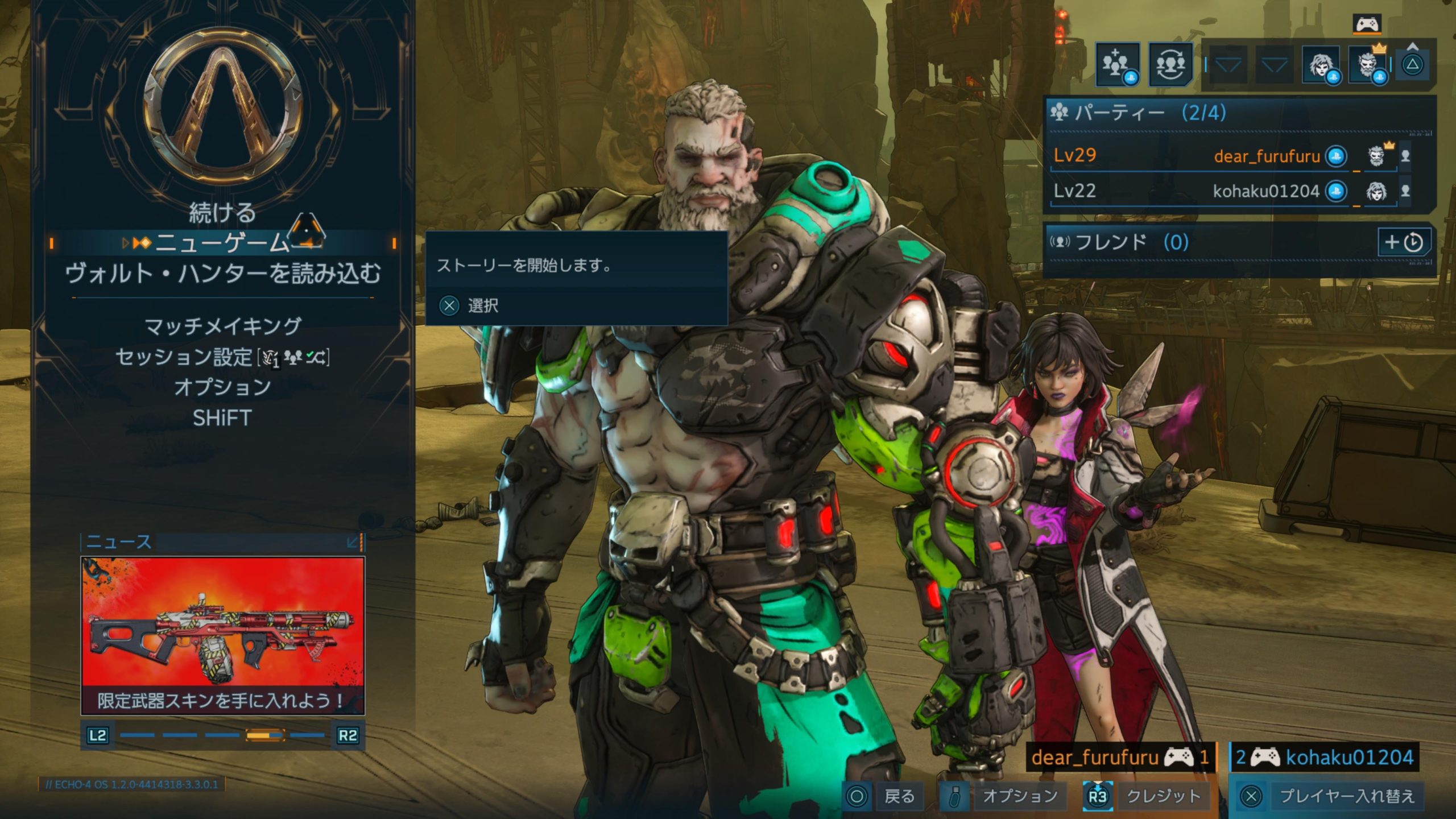Open the SHiFT menu entry
Screen dimensions: 1456x819
pyautogui.click(x=222, y=418)
